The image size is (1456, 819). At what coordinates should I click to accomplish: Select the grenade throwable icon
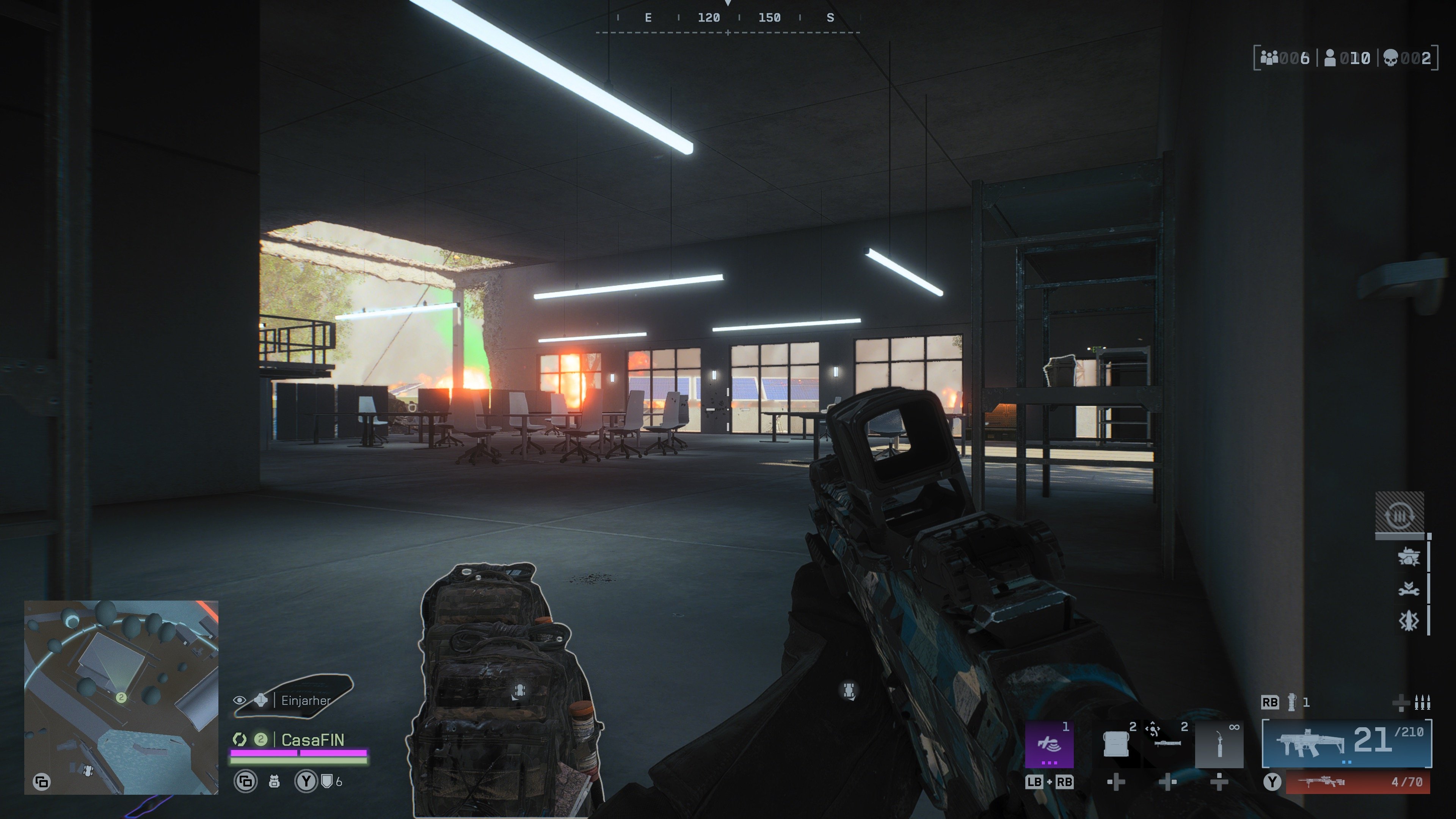(x=1291, y=702)
